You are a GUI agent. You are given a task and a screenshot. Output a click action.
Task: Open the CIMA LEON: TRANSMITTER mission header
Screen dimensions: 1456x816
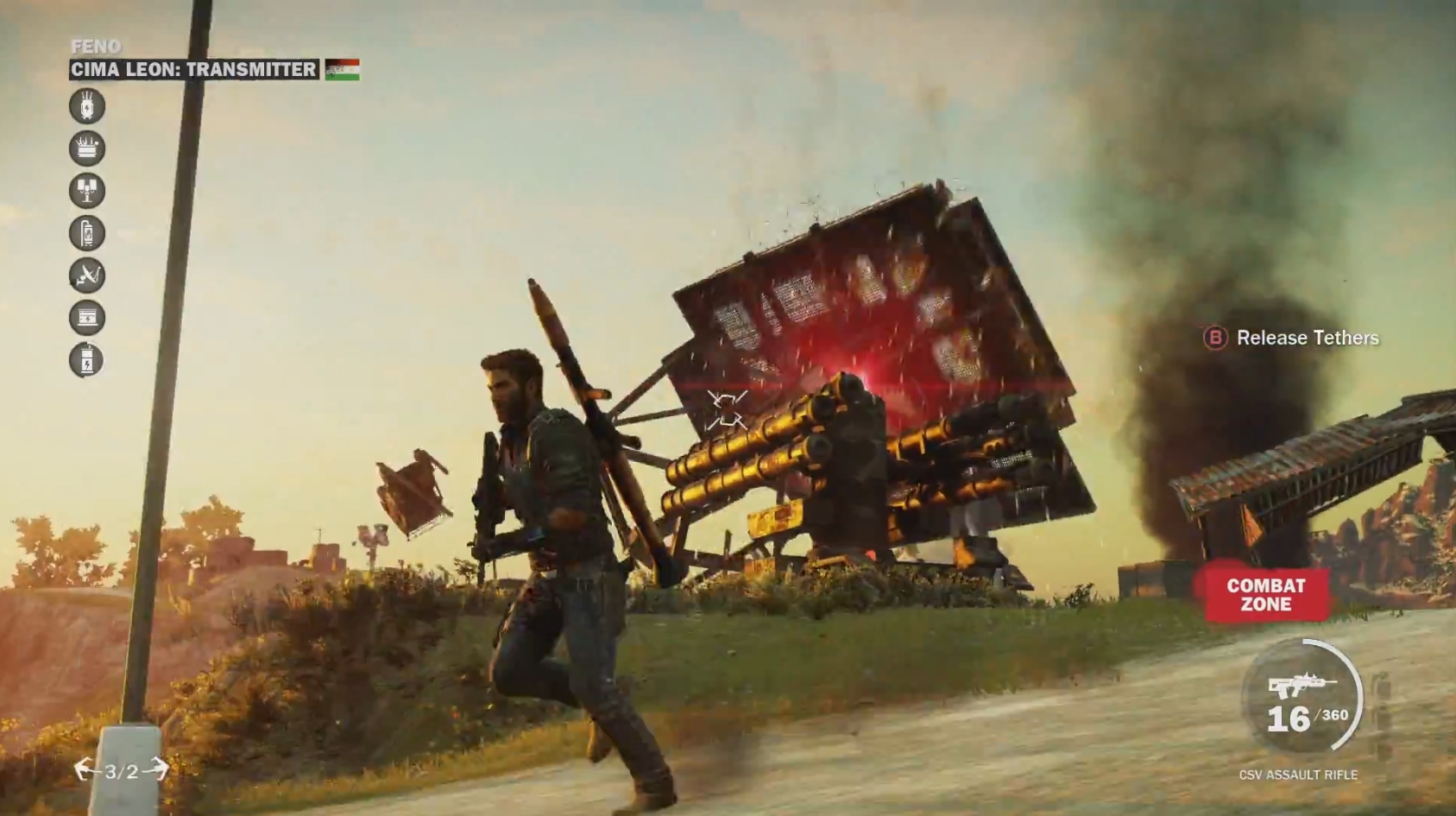192,70
